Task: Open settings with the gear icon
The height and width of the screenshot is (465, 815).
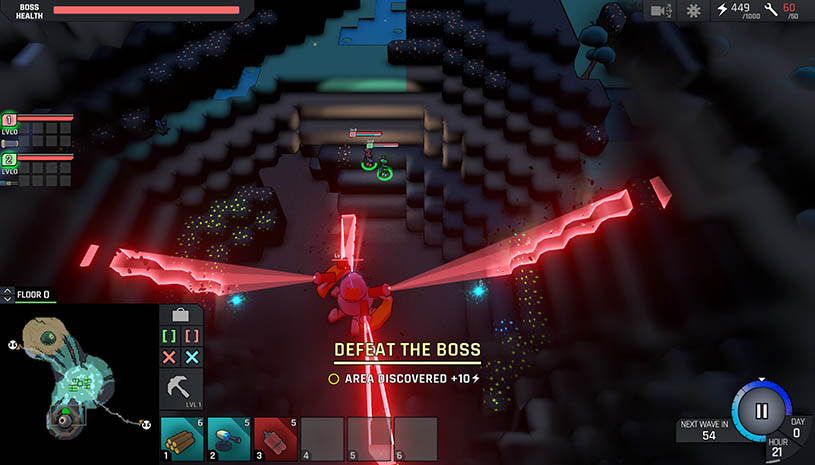Action: (693, 11)
